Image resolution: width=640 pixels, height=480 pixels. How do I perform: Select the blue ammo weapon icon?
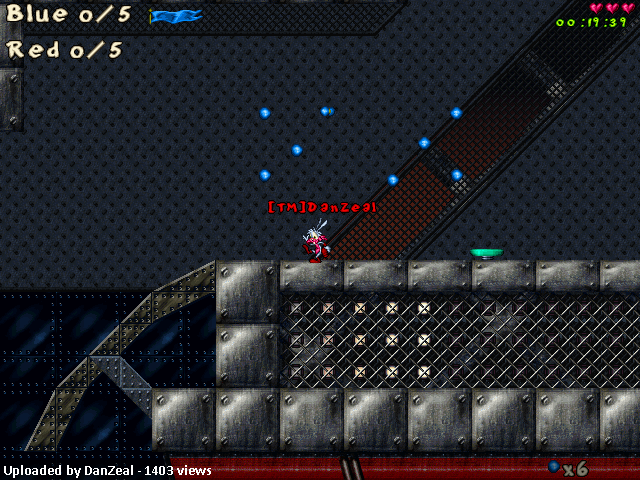click(553, 467)
